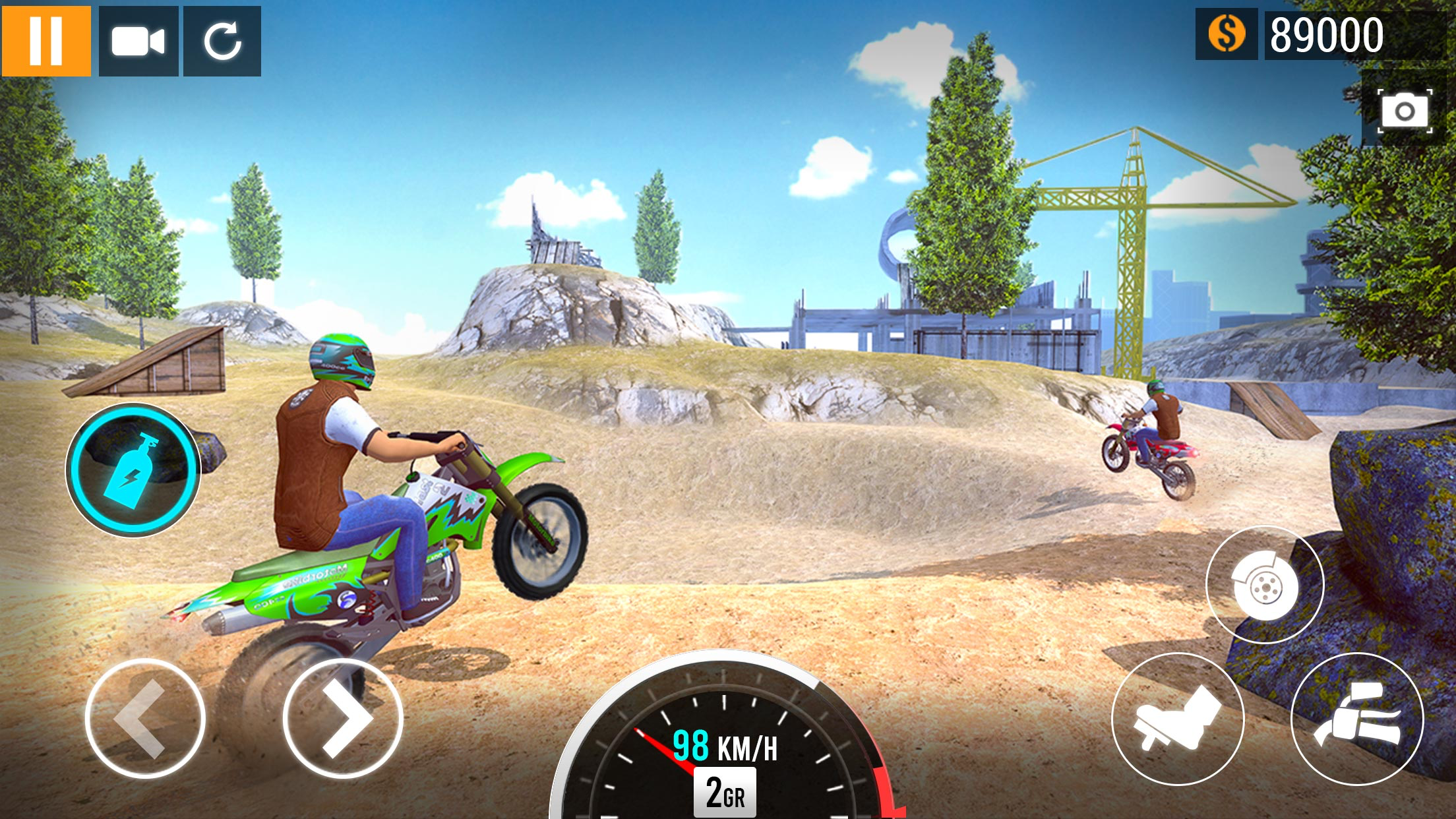Activate the nitro boost bottle
The image size is (1456, 819).
click(133, 470)
